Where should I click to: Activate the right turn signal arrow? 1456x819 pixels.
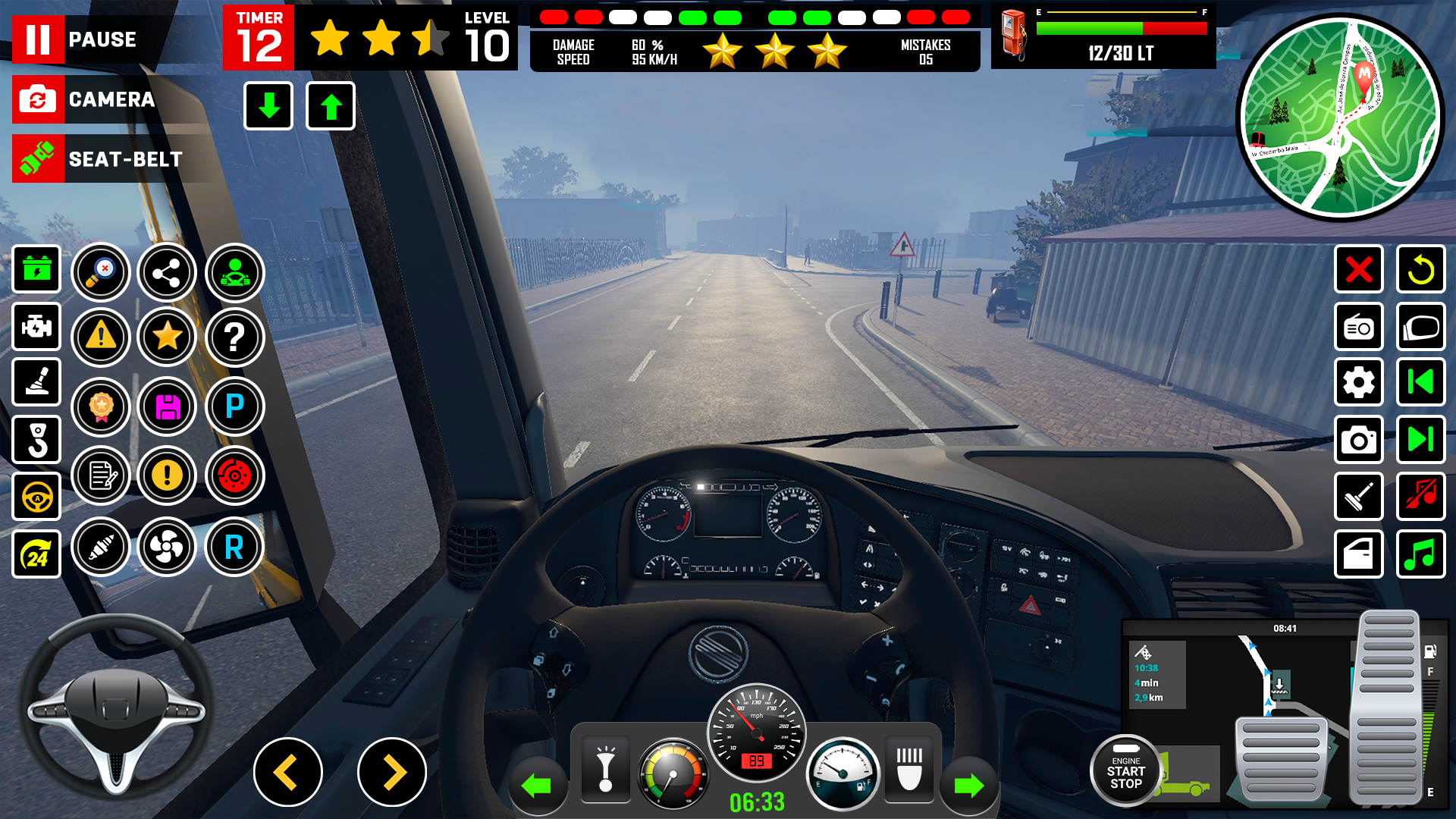coord(968,786)
